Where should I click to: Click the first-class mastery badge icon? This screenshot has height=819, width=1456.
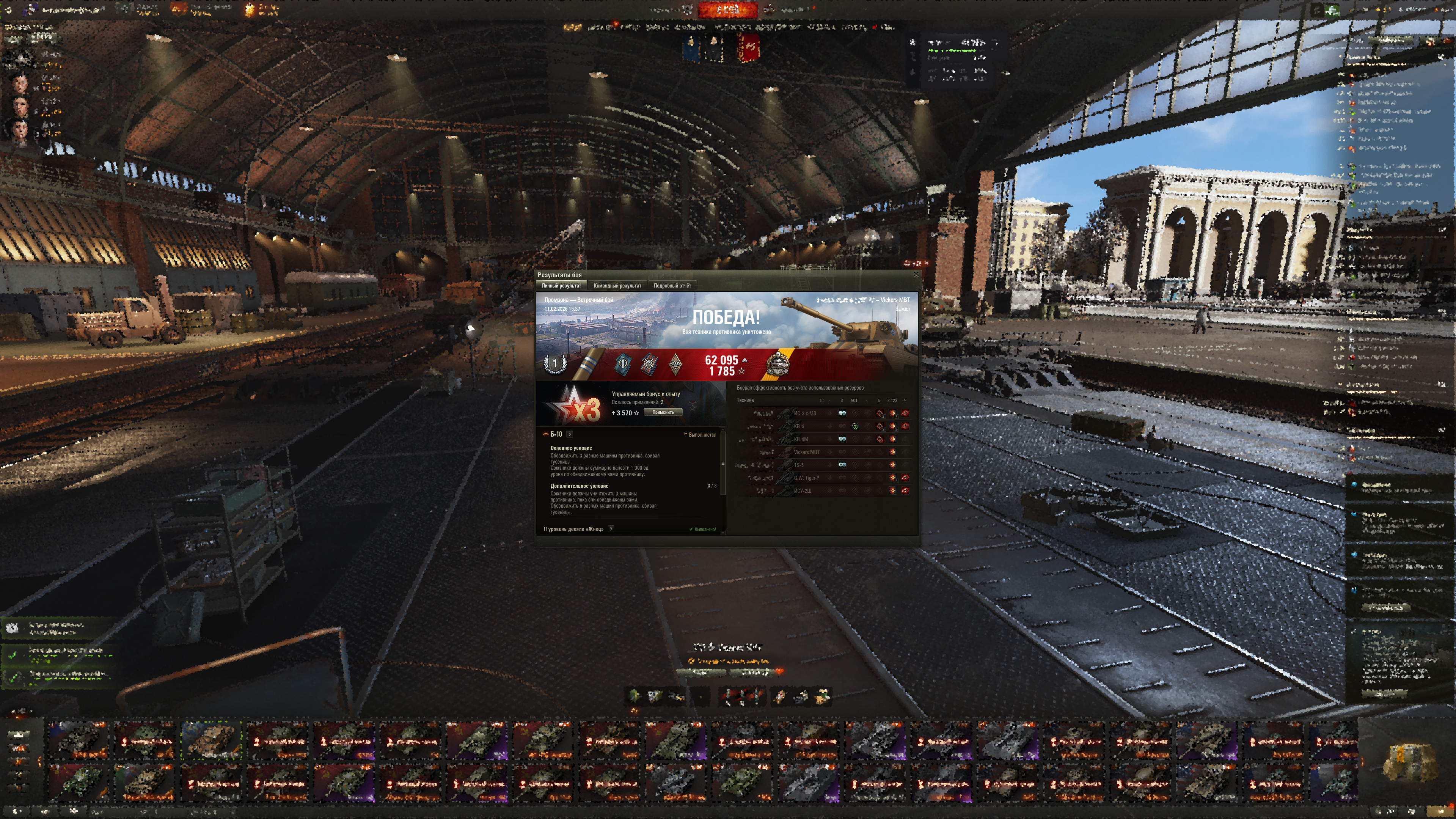click(554, 363)
